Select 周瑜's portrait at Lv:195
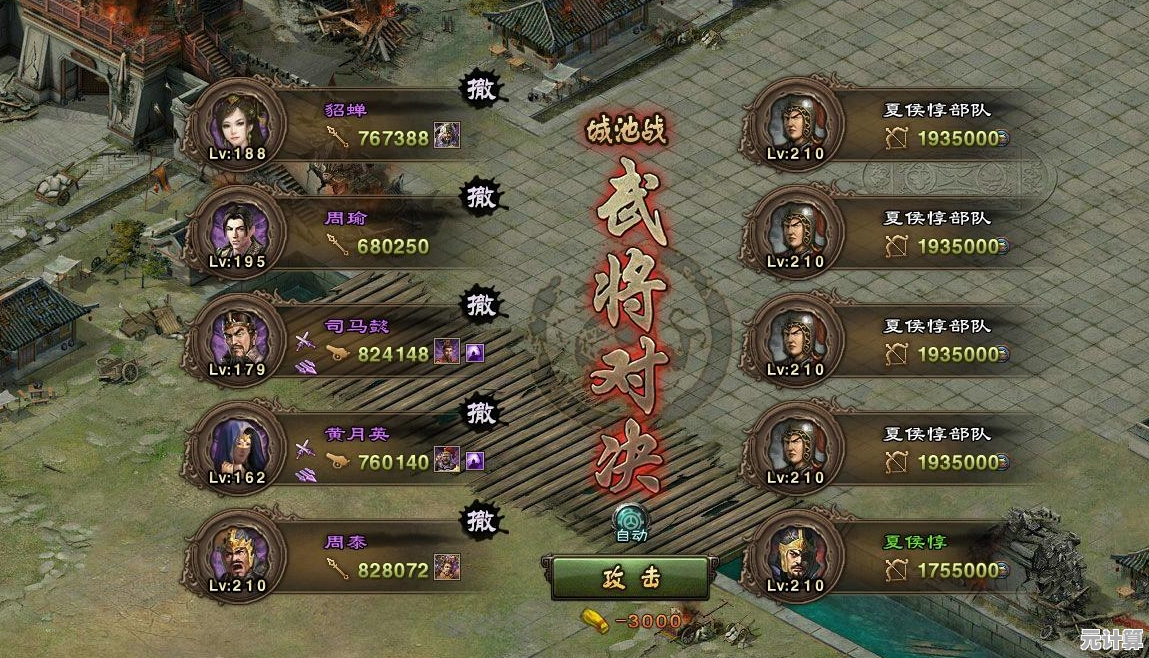Image resolution: width=1149 pixels, height=658 pixels. (x=237, y=231)
